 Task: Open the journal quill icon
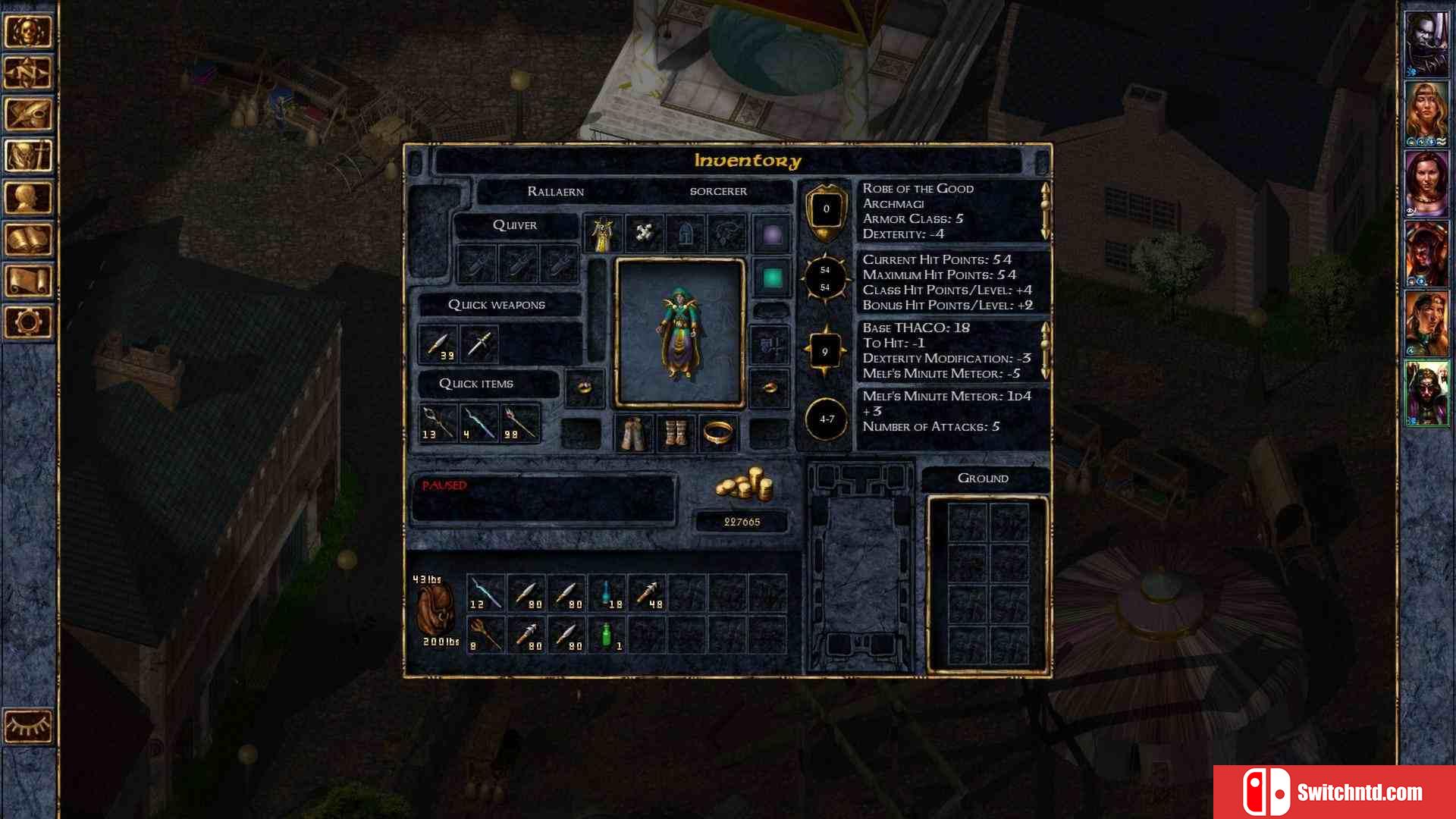(29, 115)
